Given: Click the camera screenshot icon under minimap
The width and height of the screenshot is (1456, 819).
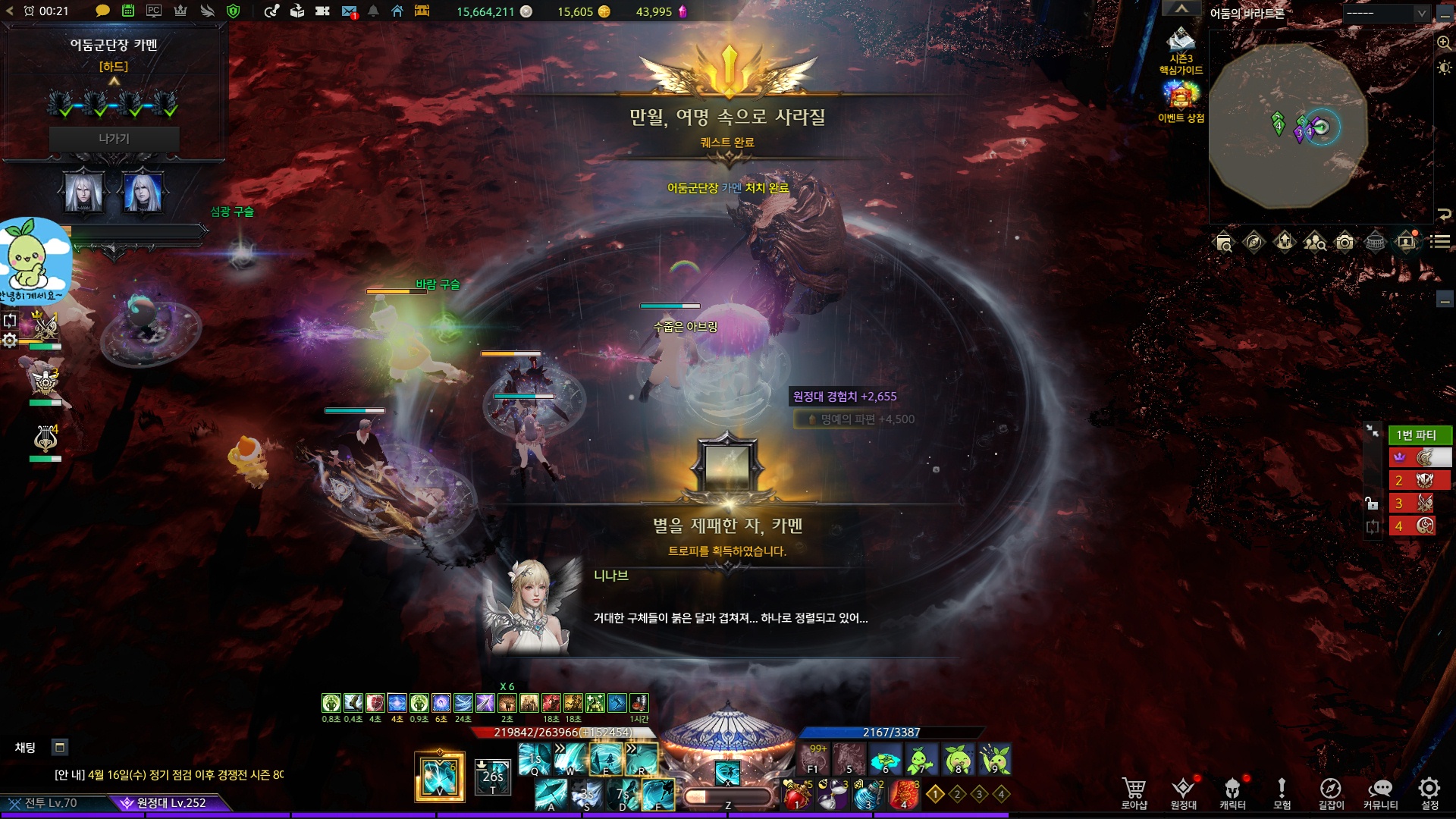Looking at the screenshot, I should [1345, 242].
